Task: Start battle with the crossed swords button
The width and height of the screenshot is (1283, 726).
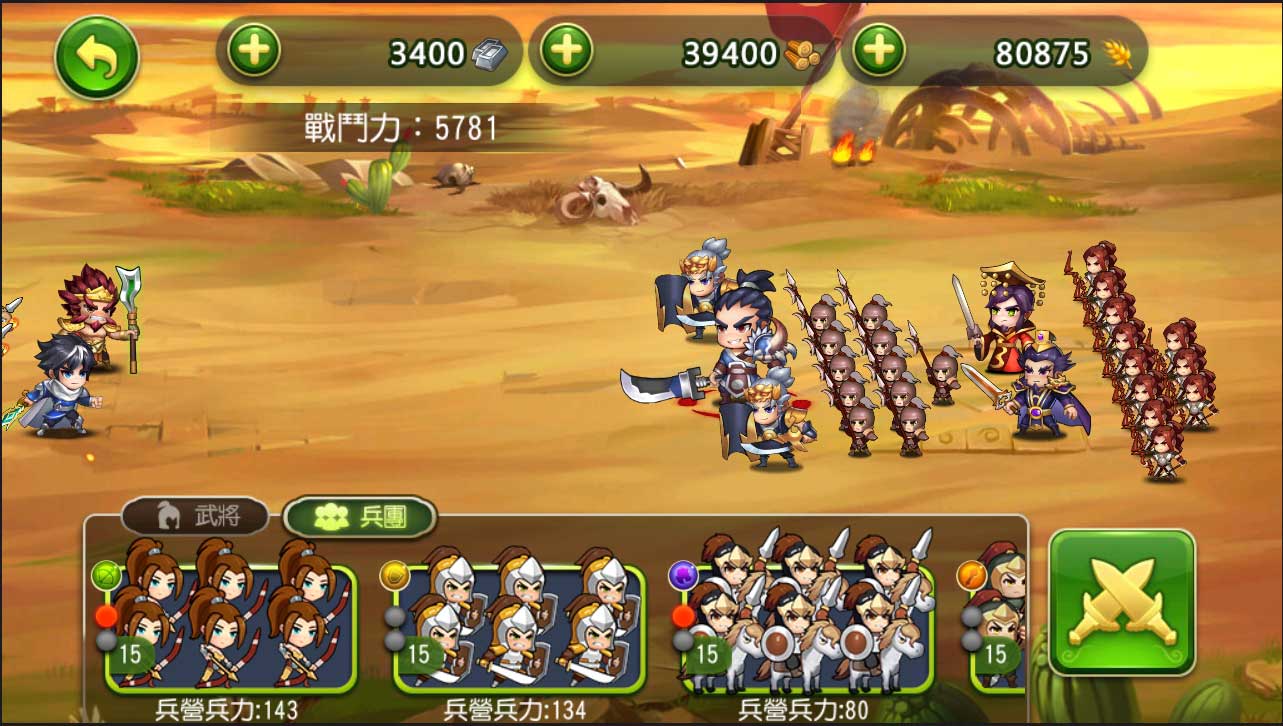Action: 1121,602
